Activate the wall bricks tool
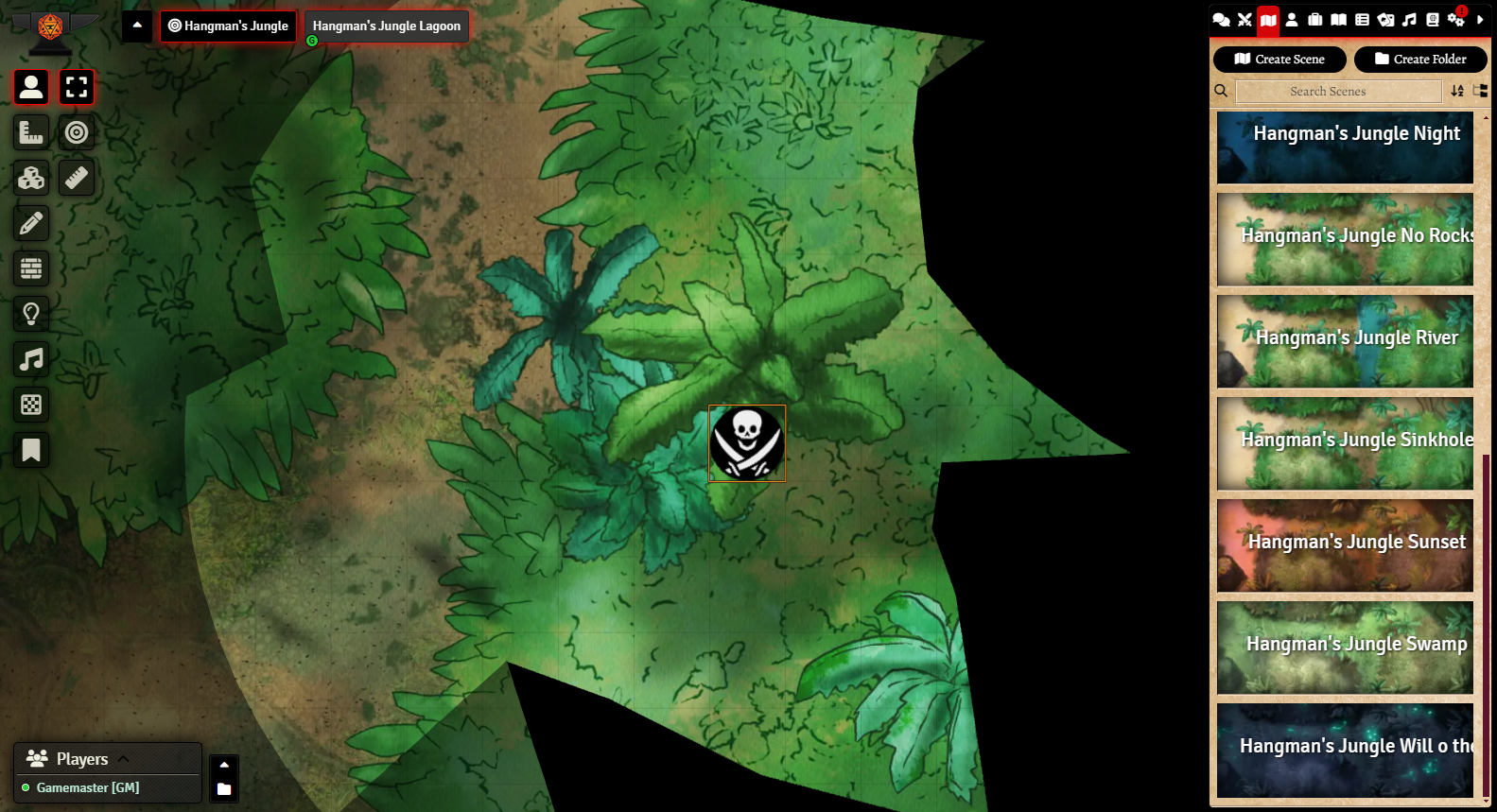Image resolution: width=1497 pixels, height=812 pixels. 31,268
